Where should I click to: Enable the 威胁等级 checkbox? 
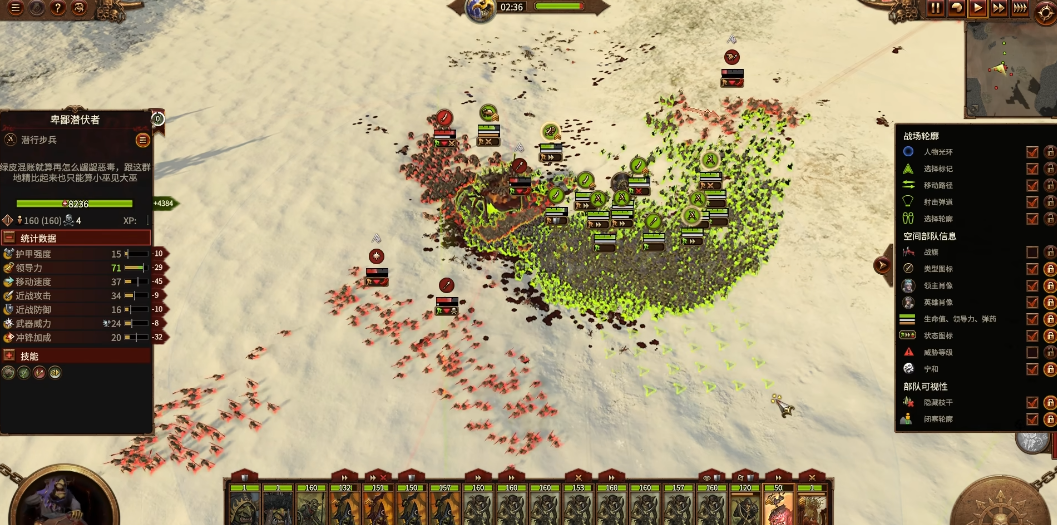coord(1032,352)
